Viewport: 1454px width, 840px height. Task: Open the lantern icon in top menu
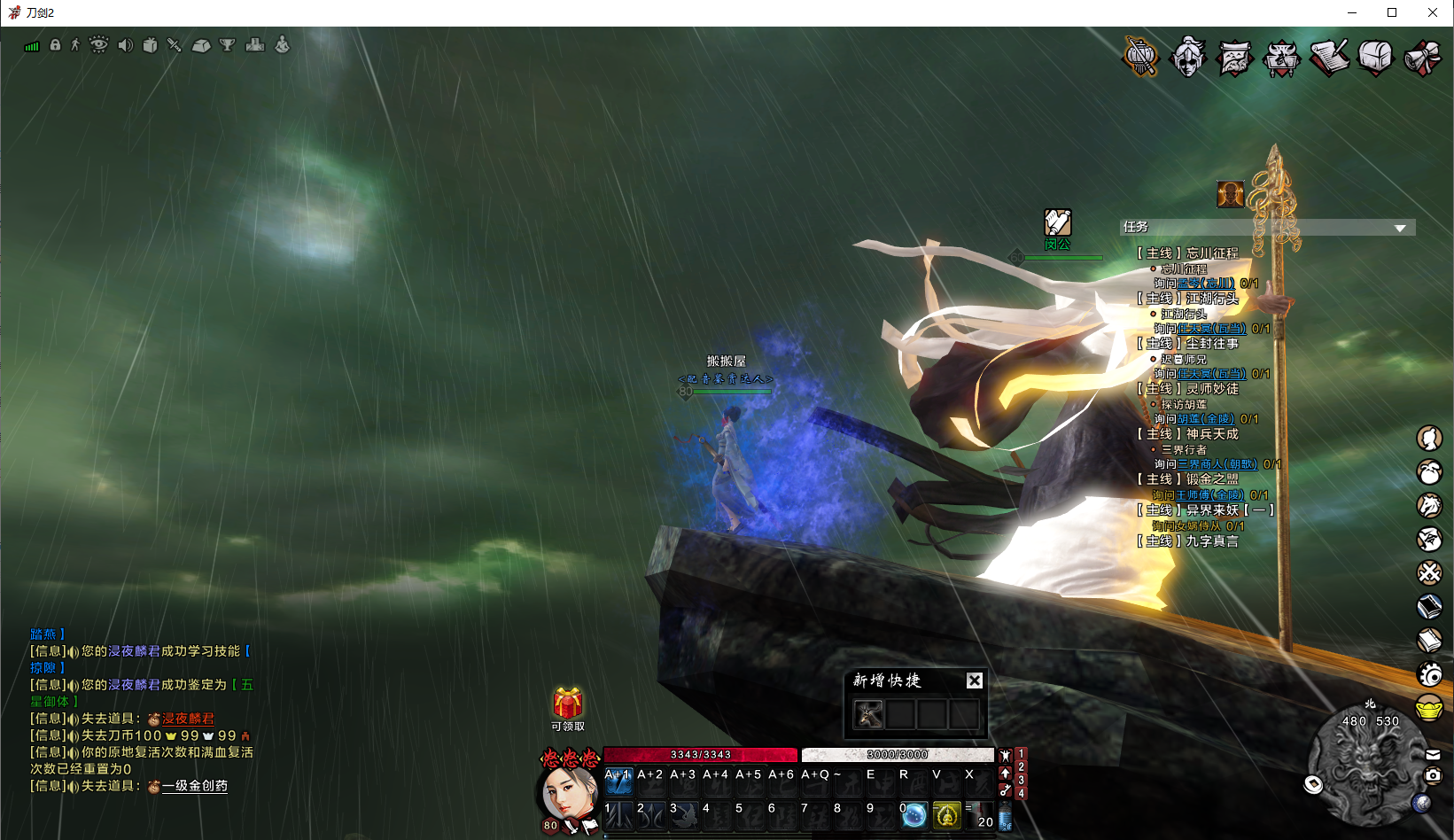click(1141, 57)
